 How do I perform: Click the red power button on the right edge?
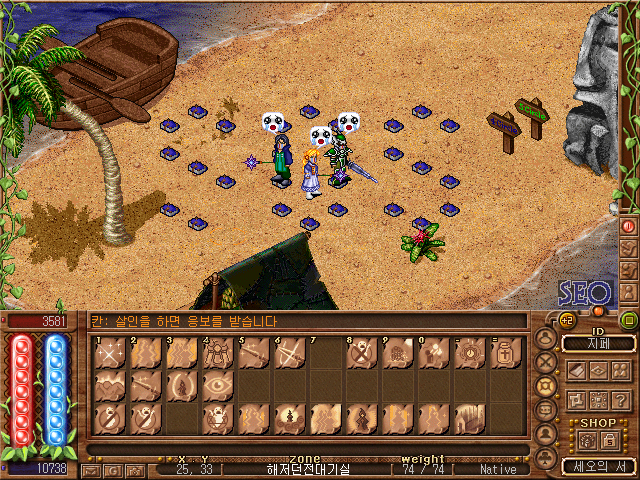tap(629, 226)
